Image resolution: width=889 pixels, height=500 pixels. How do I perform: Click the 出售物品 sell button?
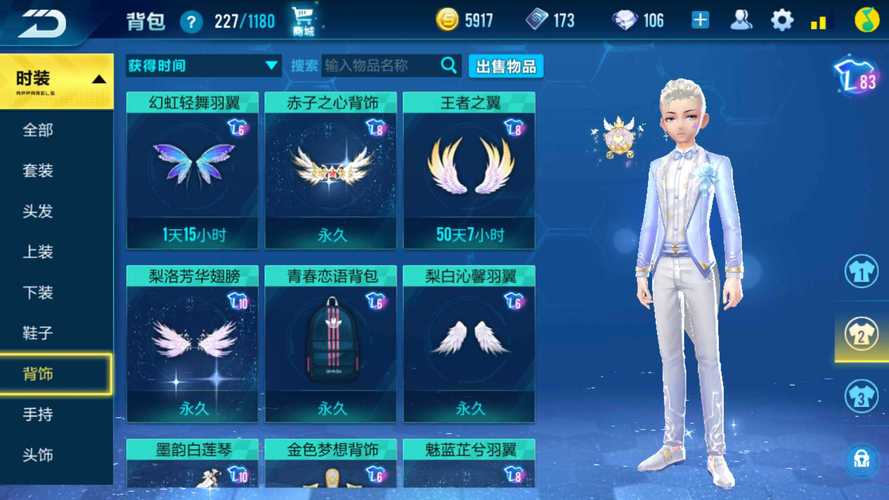click(x=506, y=66)
